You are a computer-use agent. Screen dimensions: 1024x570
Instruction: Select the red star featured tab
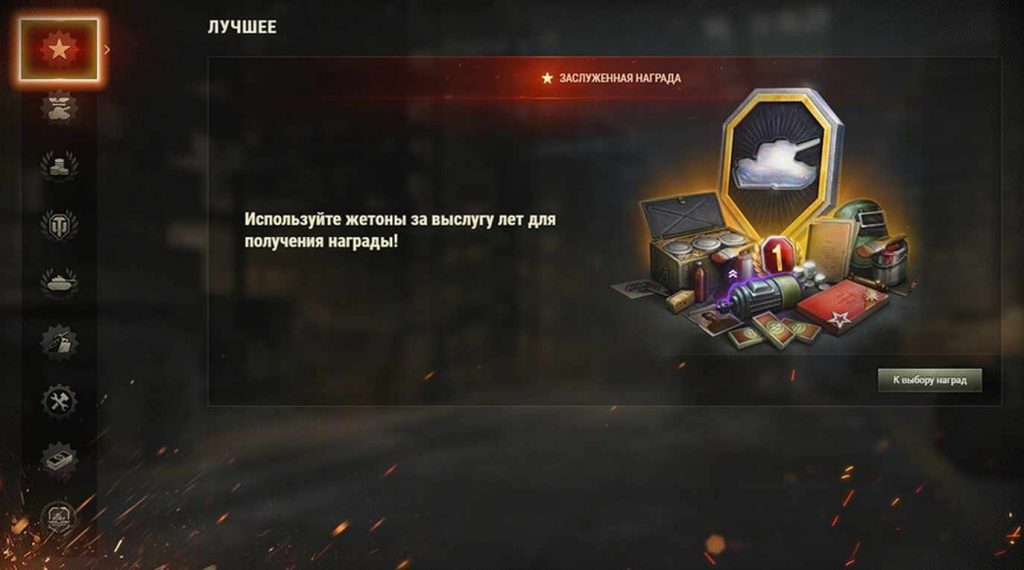[x=59, y=49]
